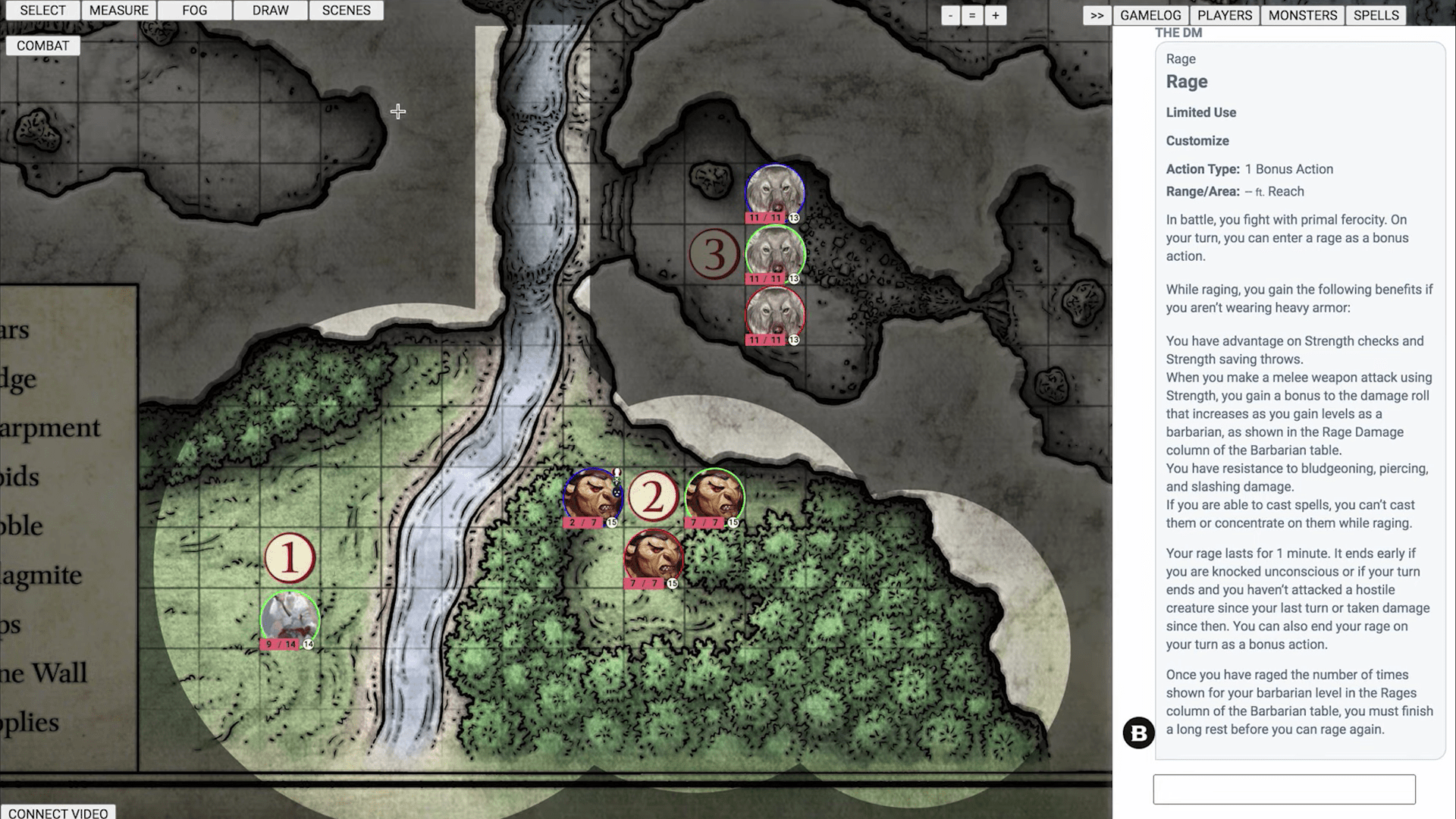The image size is (1456, 819).
Task: Zoom in with the plus icon
Action: click(996, 14)
